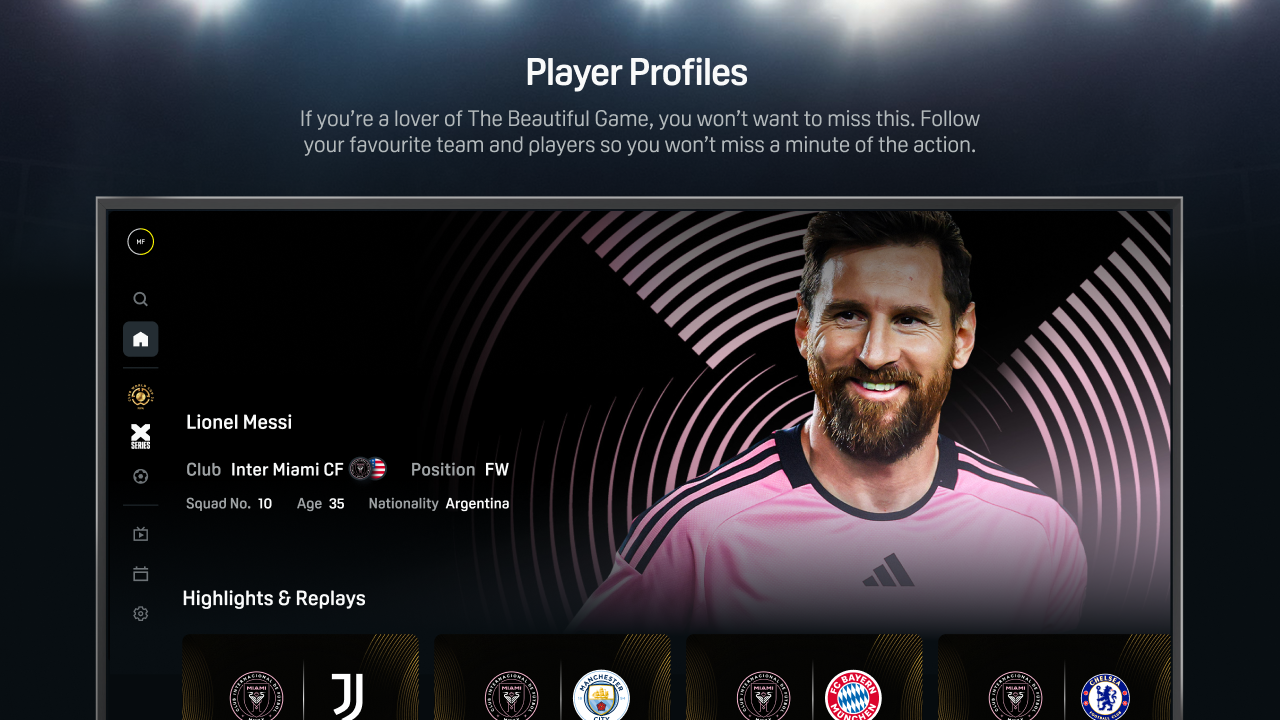Open the video replays icon in the sidebar
This screenshot has height=720, width=1280.
[x=140, y=533]
